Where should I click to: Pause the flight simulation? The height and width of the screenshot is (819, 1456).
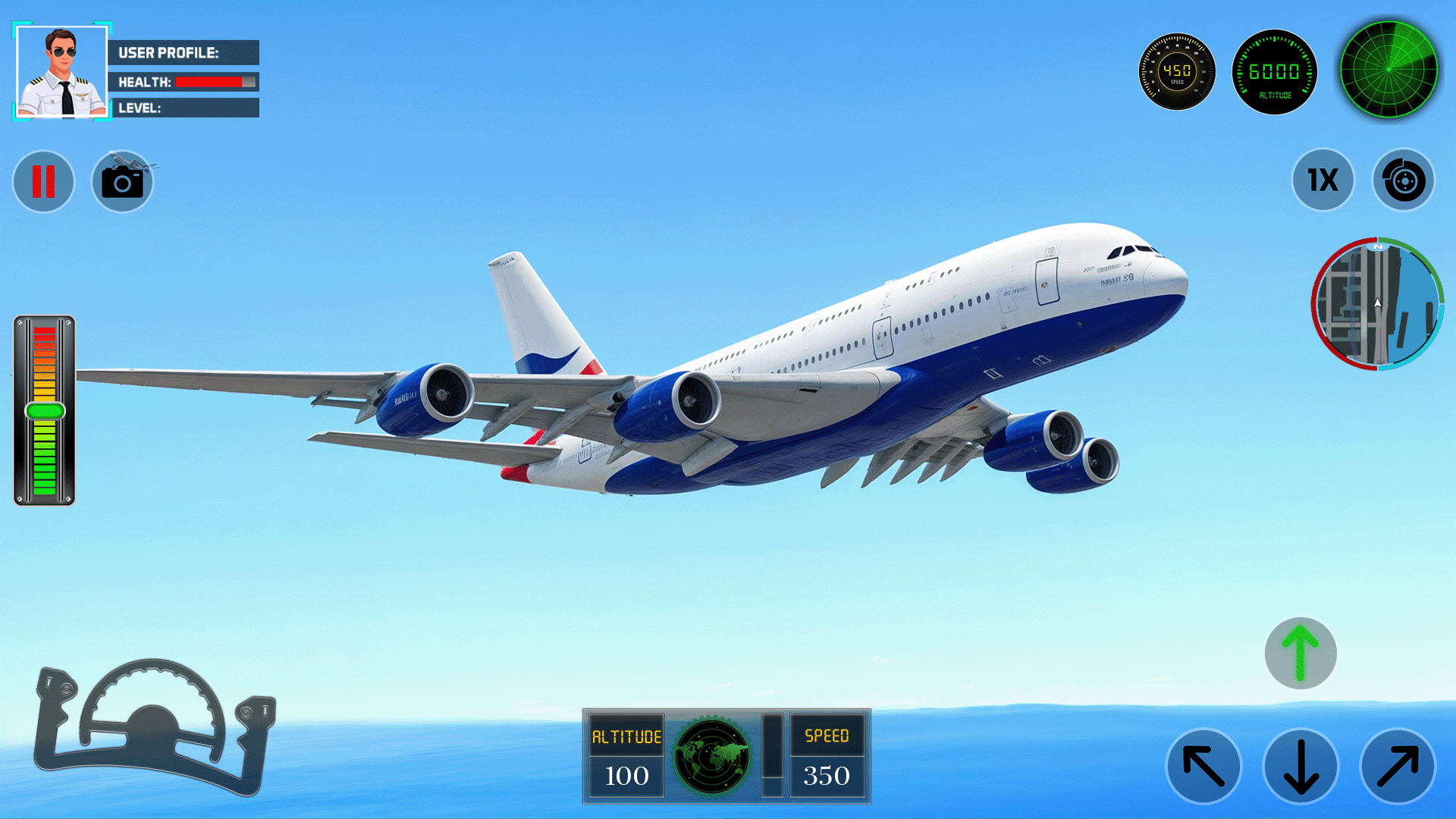pyautogui.click(x=43, y=181)
